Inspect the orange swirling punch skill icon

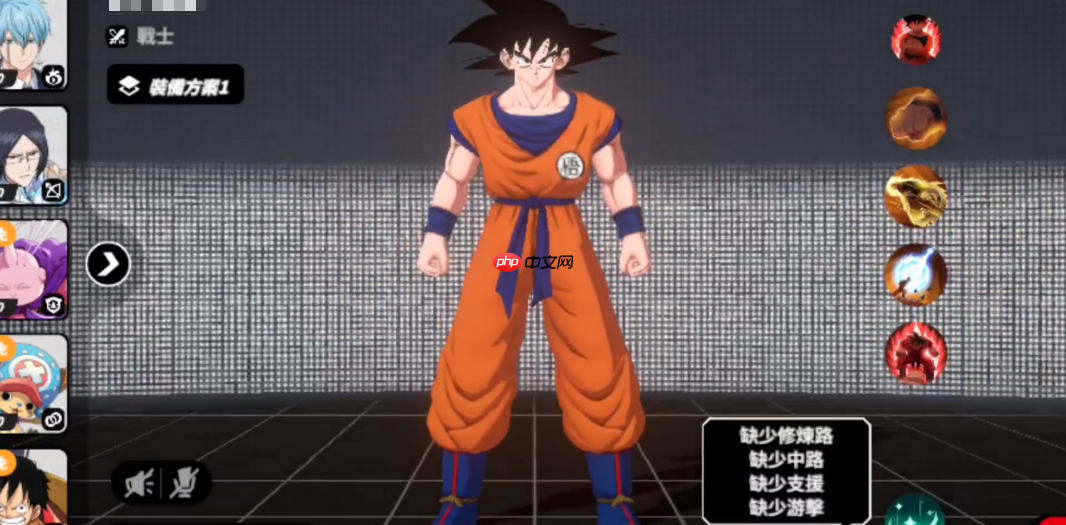coord(916,118)
